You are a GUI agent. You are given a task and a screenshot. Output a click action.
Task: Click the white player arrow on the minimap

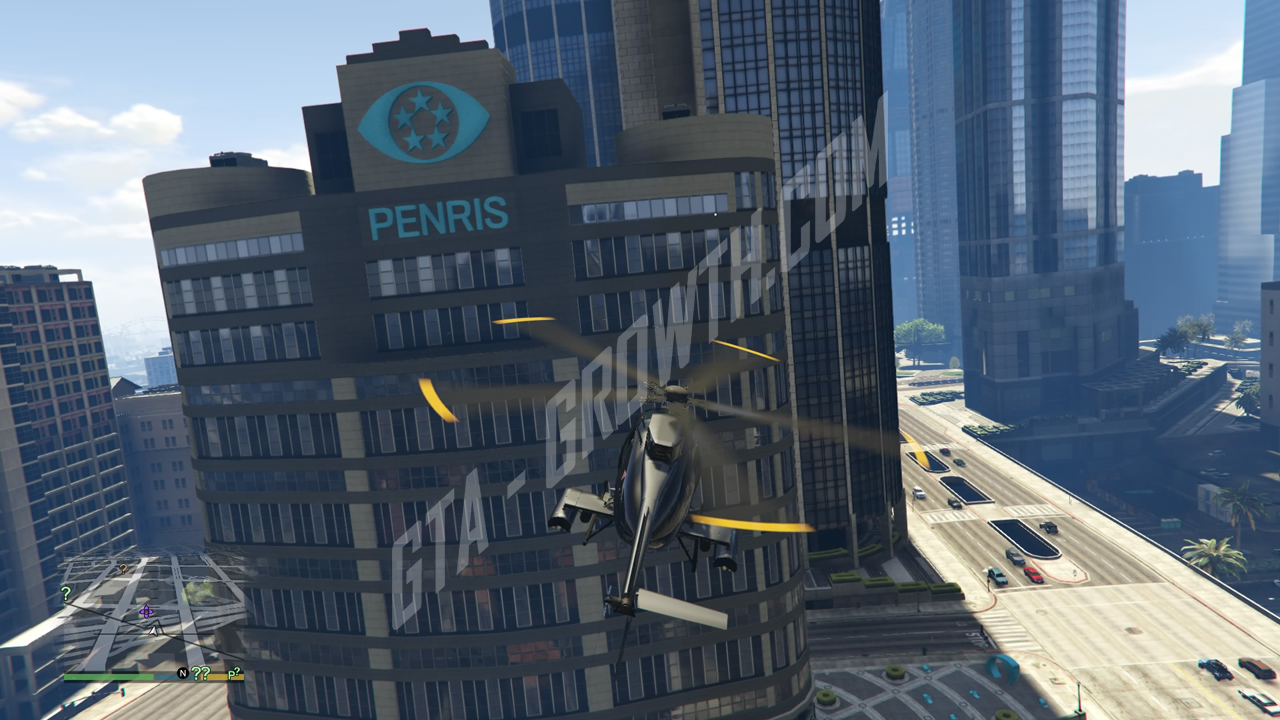154,630
